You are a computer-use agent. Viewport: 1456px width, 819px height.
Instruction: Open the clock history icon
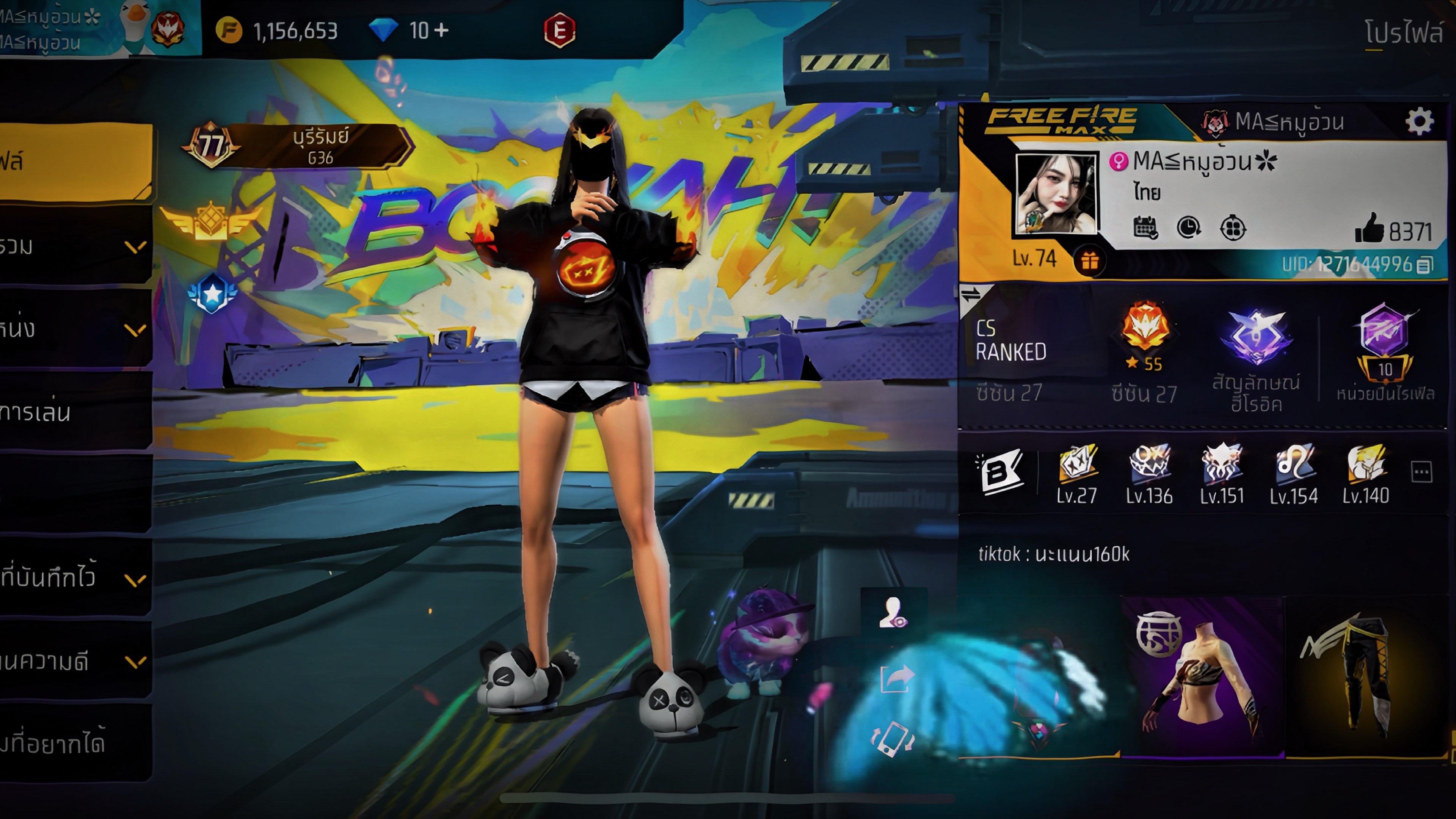[1189, 228]
